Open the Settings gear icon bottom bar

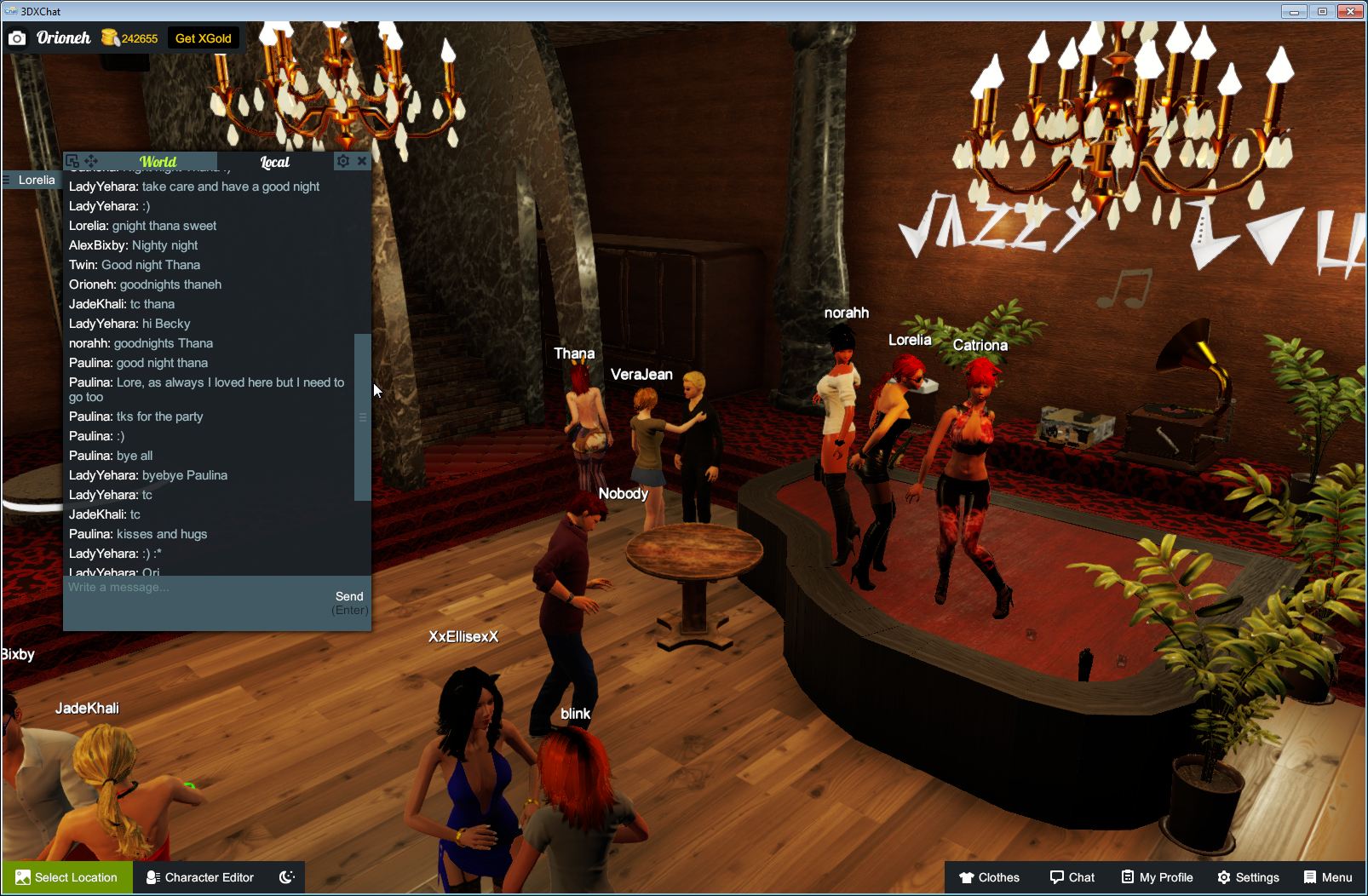[1225, 877]
